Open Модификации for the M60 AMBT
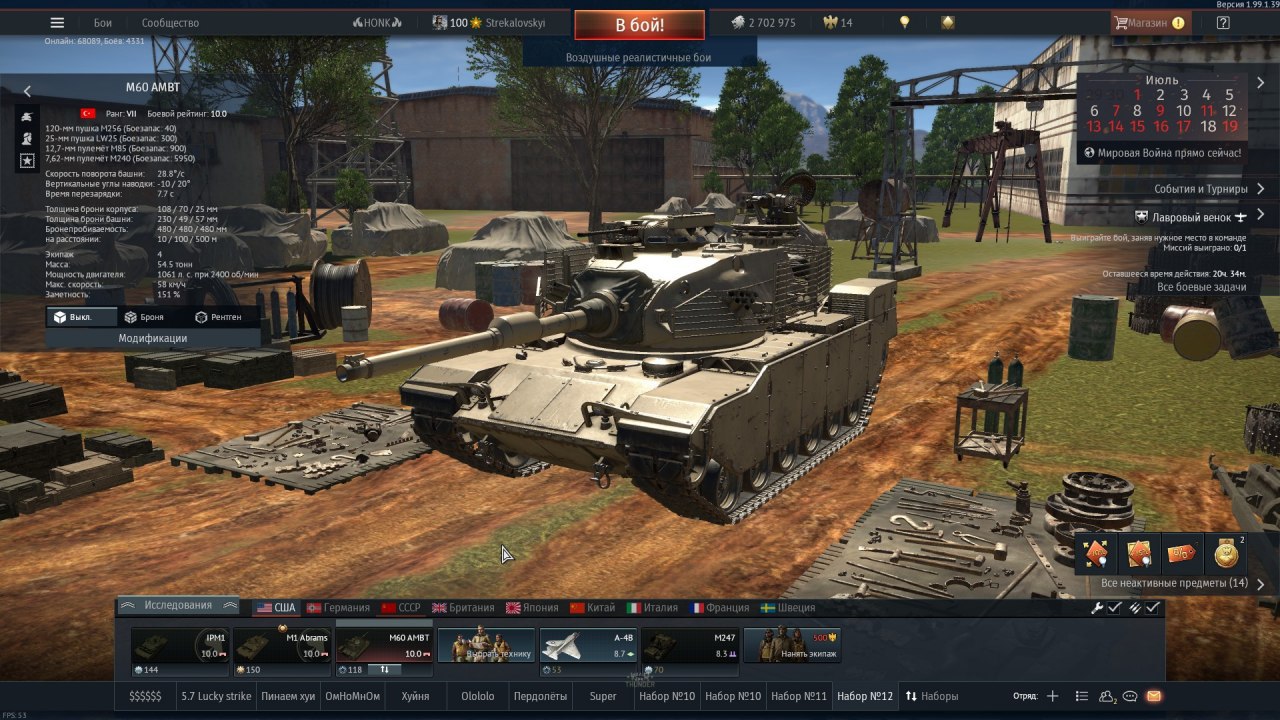The height and width of the screenshot is (720, 1280). pos(153,338)
